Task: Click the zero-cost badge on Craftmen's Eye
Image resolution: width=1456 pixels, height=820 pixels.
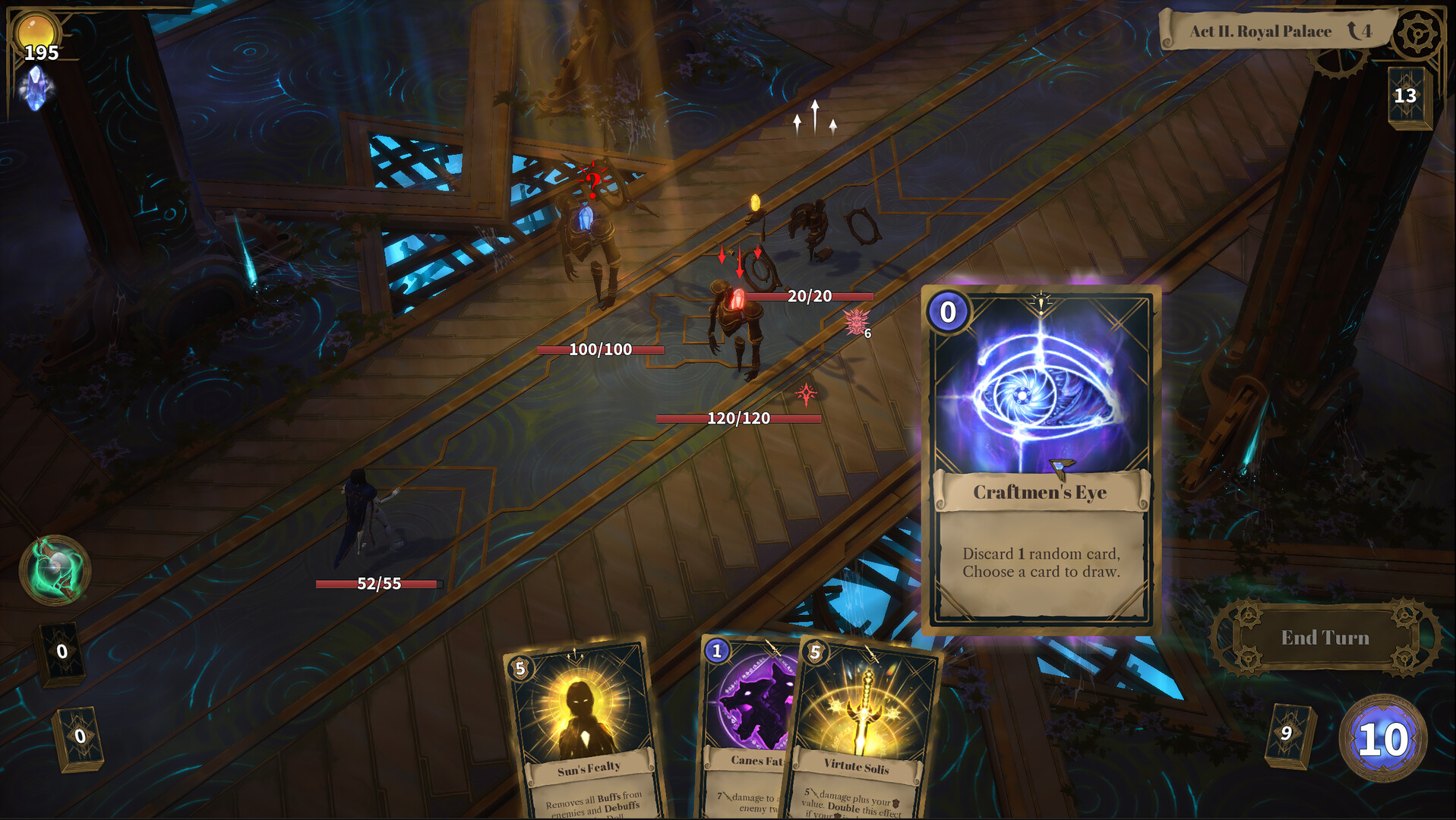Action: [x=946, y=310]
